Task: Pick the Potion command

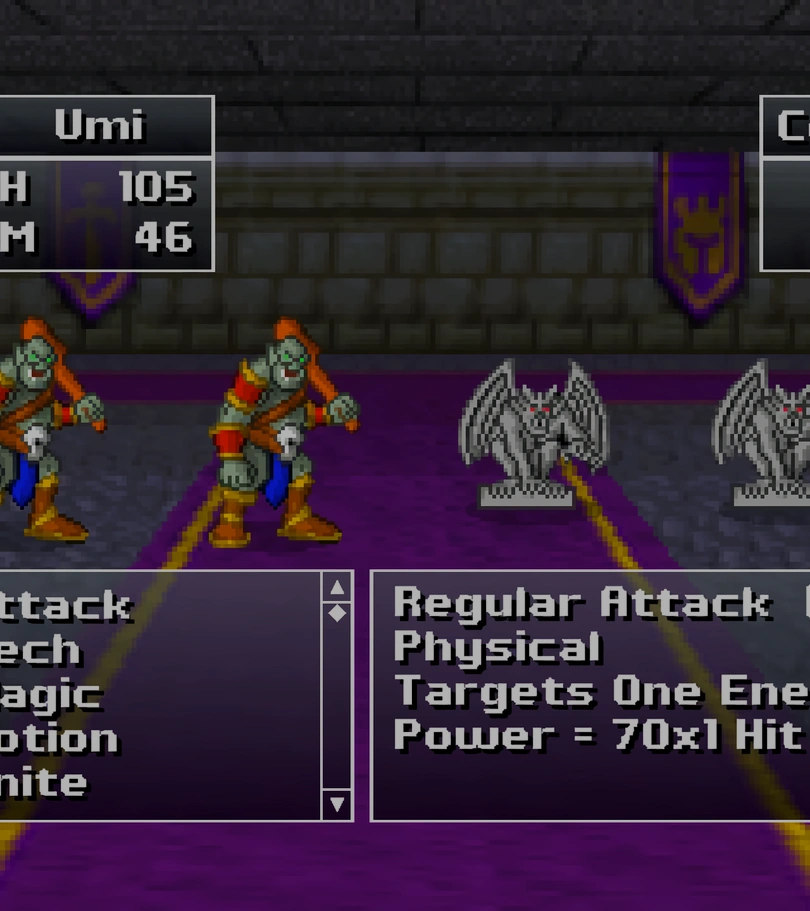Action: (x=58, y=739)
